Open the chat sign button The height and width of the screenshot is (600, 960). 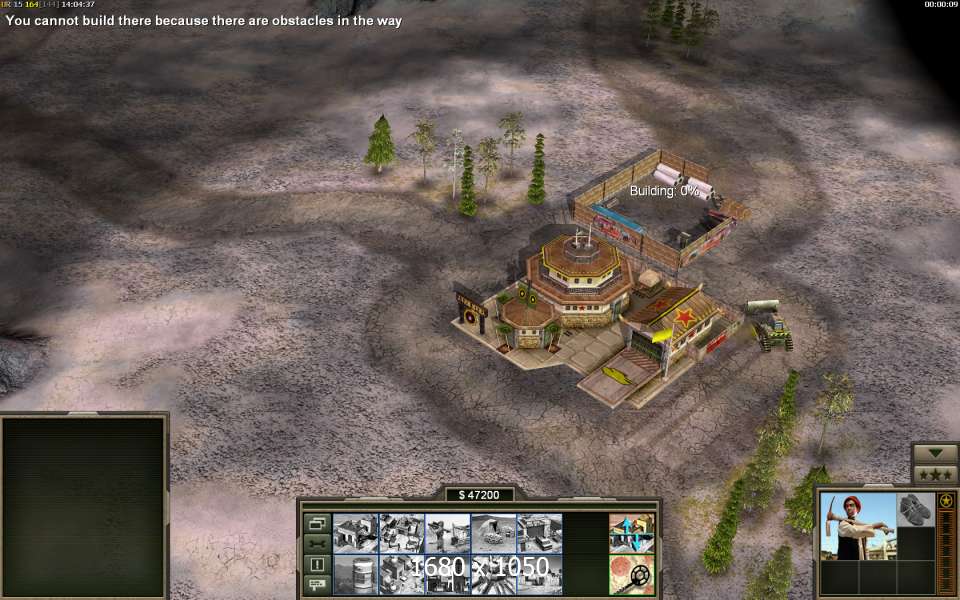pyautogui.click(x=317, y=584)
